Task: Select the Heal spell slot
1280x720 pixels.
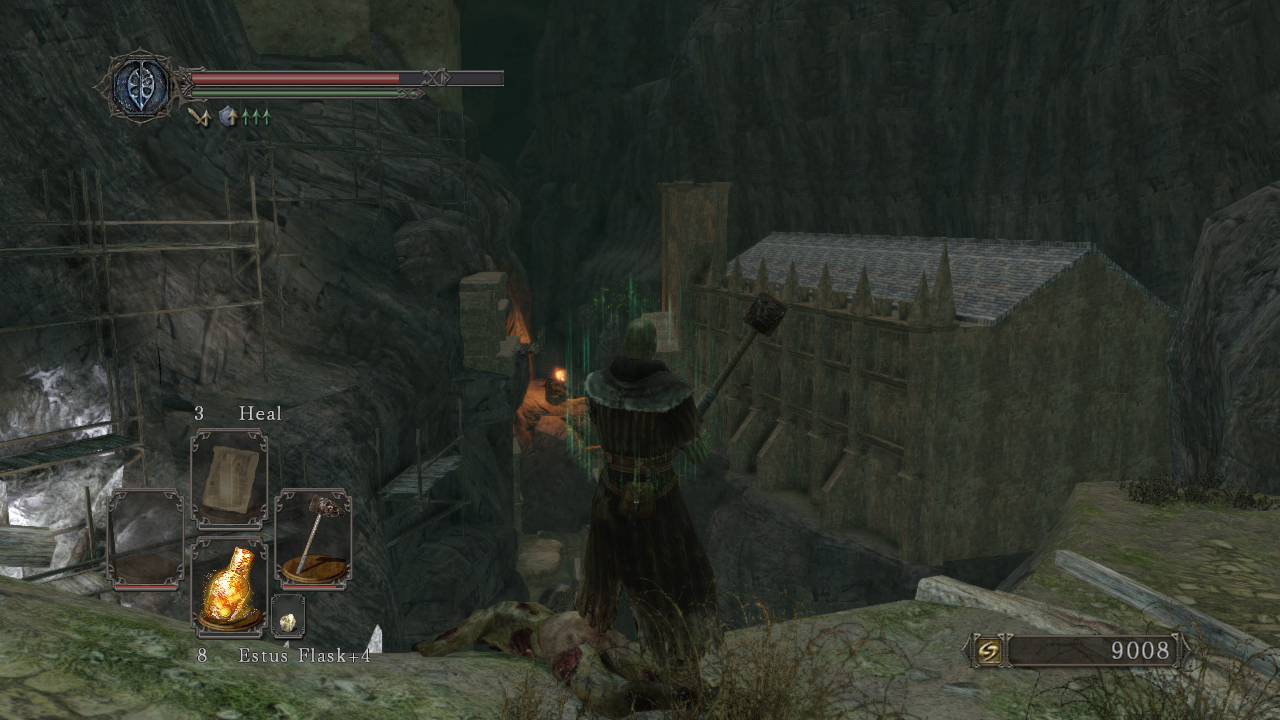Action: [229, 479]
